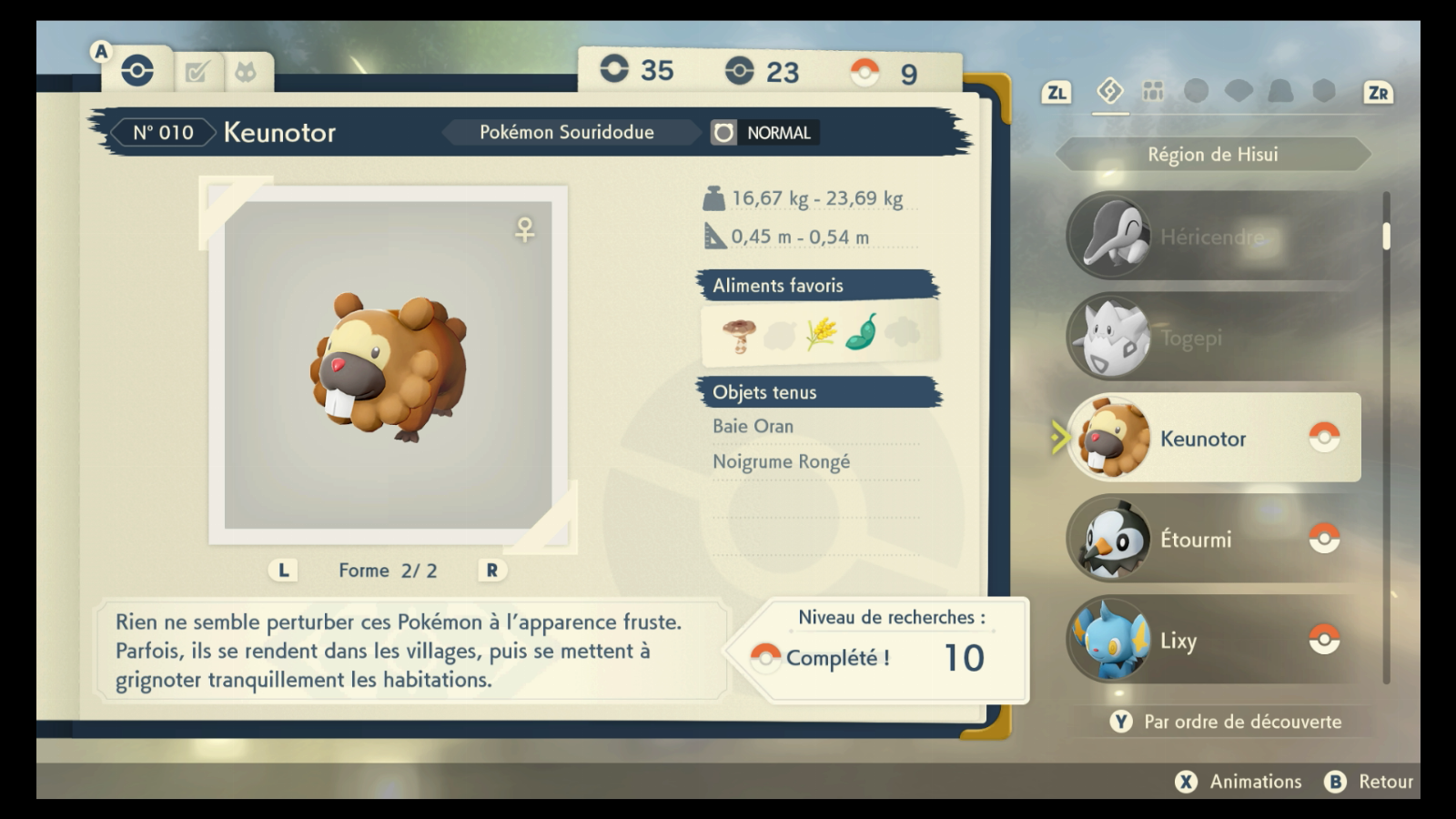This screenshot has height=819, width=1456.
Task: Select the Baie Oran held item
Action: coord(753,426)
